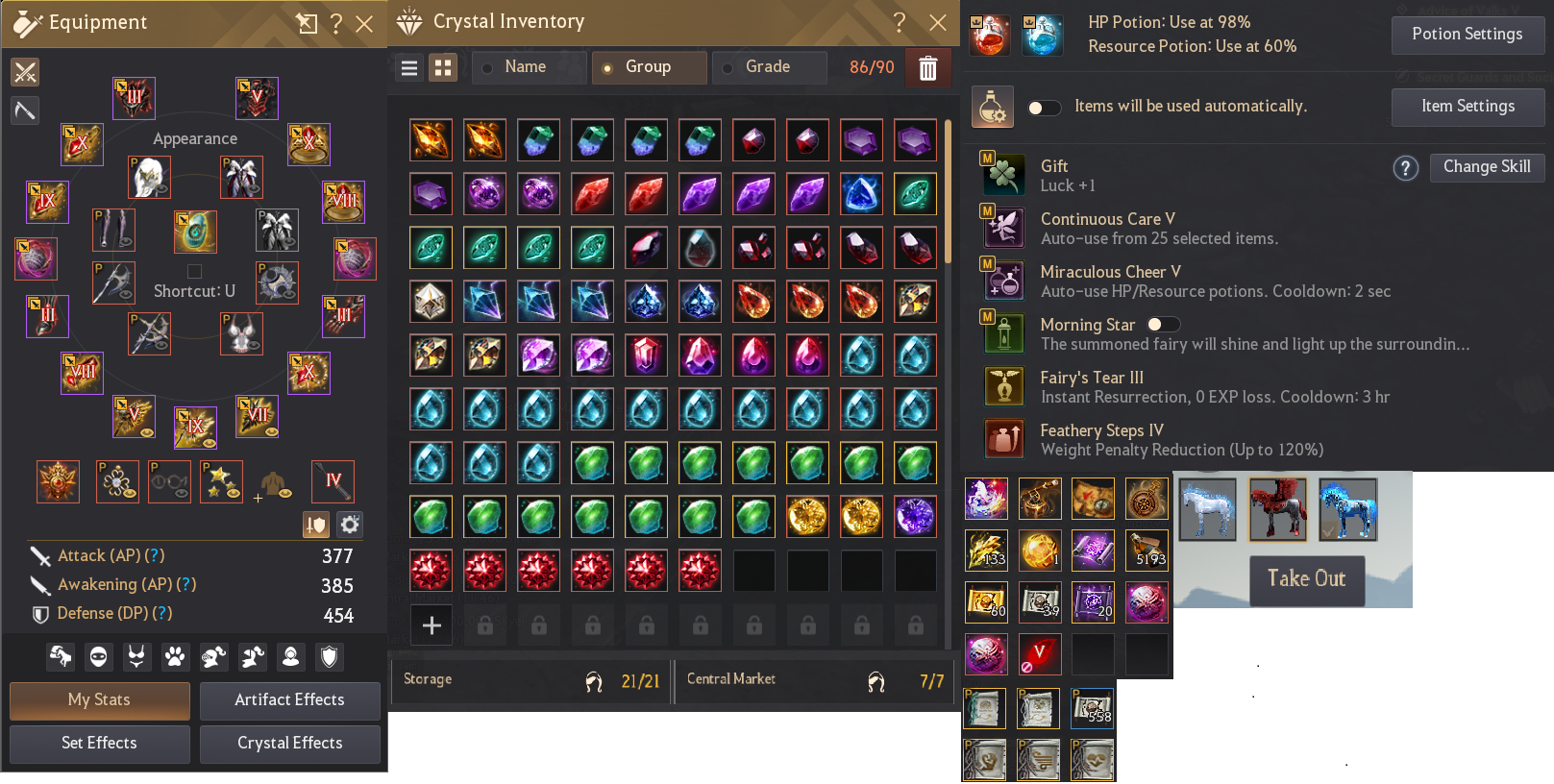Image resolution: width=1554 pixels, height=784 pixels.
Task: Open the Crystal Inventory list menu
Action: pyautogui.click(x=409, y=67)
